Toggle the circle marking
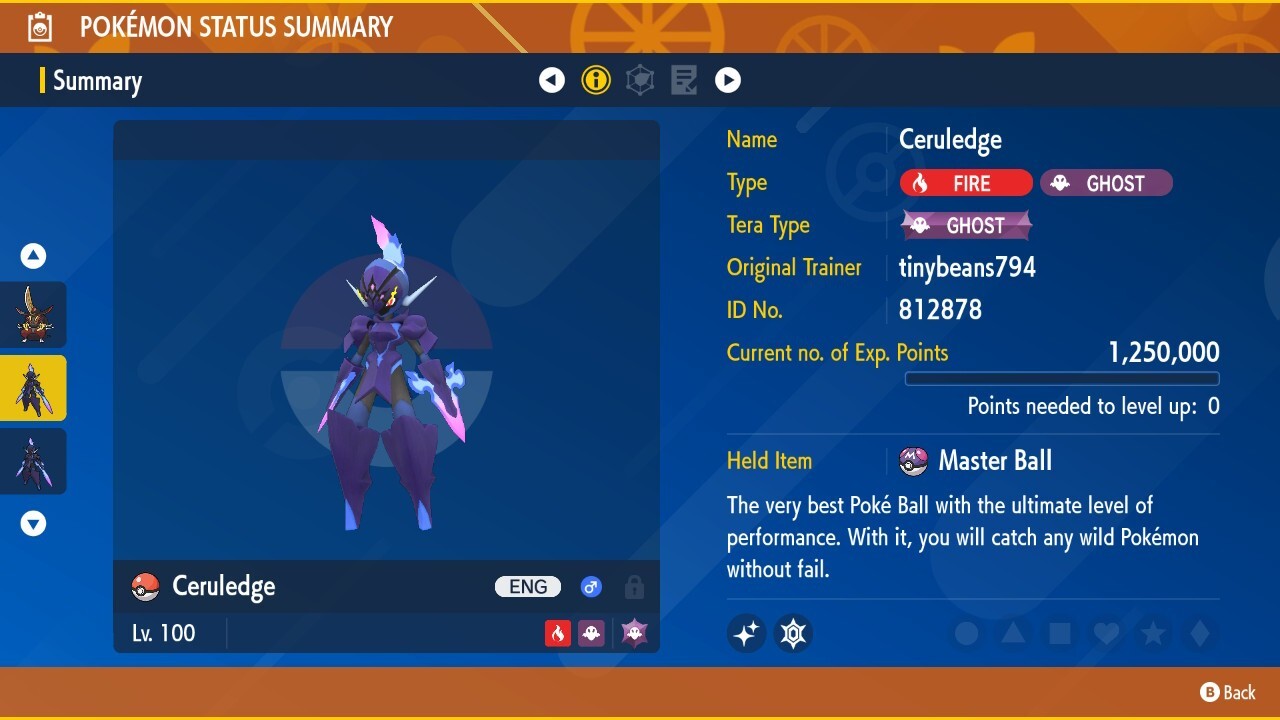Image resolution: width=1280 pixels, height=720 pixels. 966,634
